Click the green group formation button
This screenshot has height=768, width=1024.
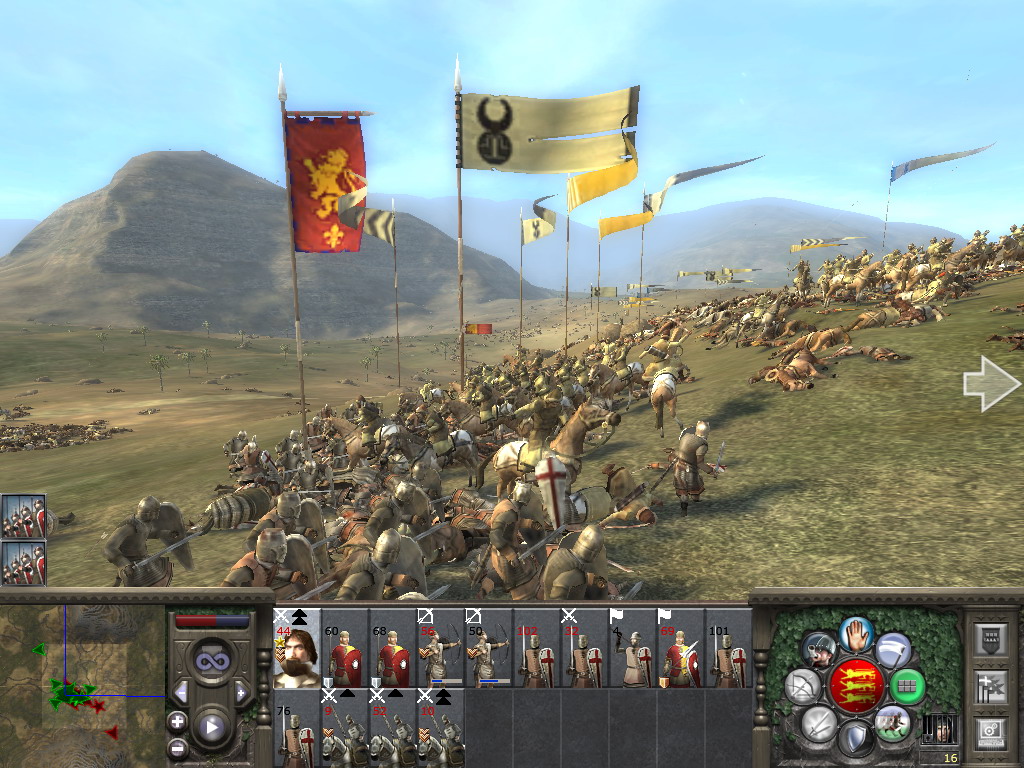(907, 686)
